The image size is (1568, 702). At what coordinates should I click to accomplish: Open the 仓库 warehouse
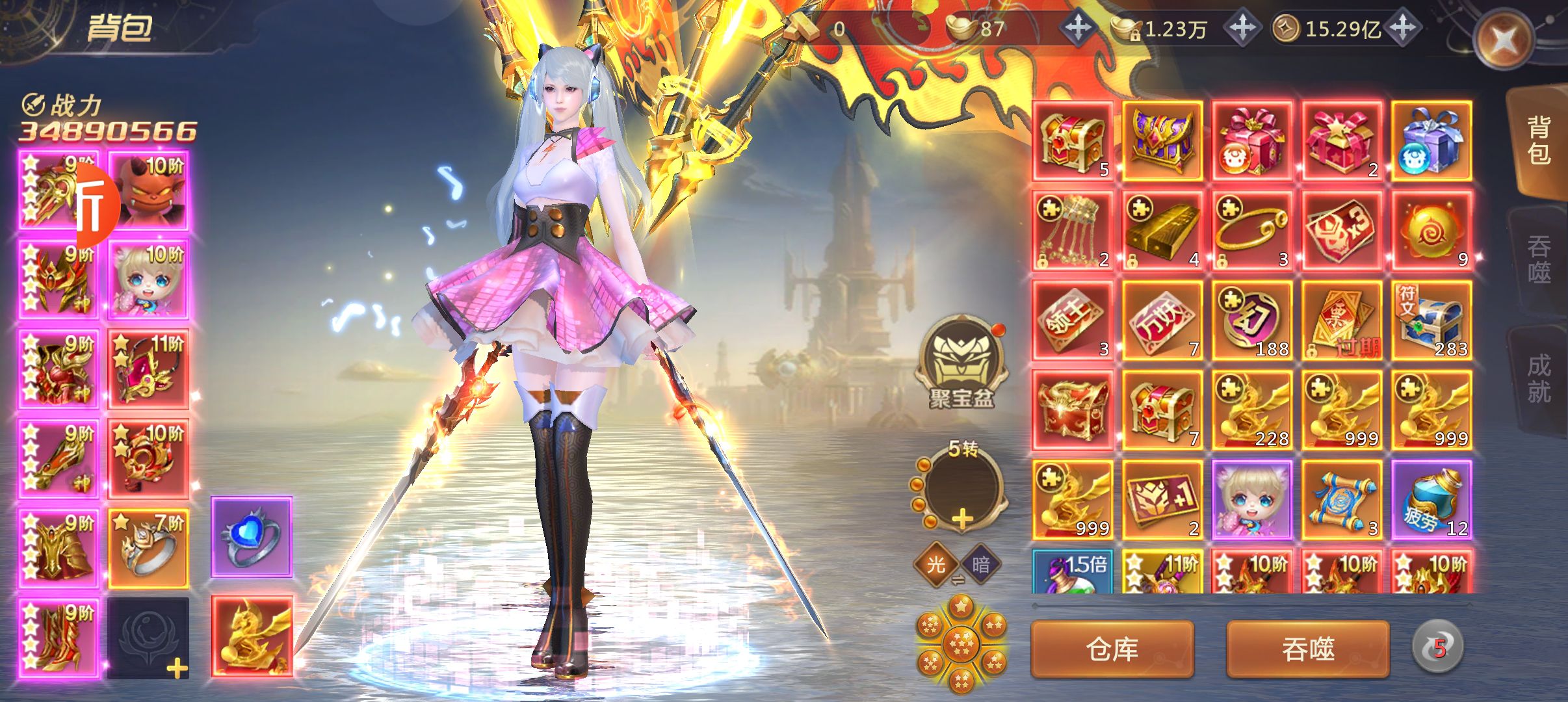pyautogui.click(x=1112, y=649)
